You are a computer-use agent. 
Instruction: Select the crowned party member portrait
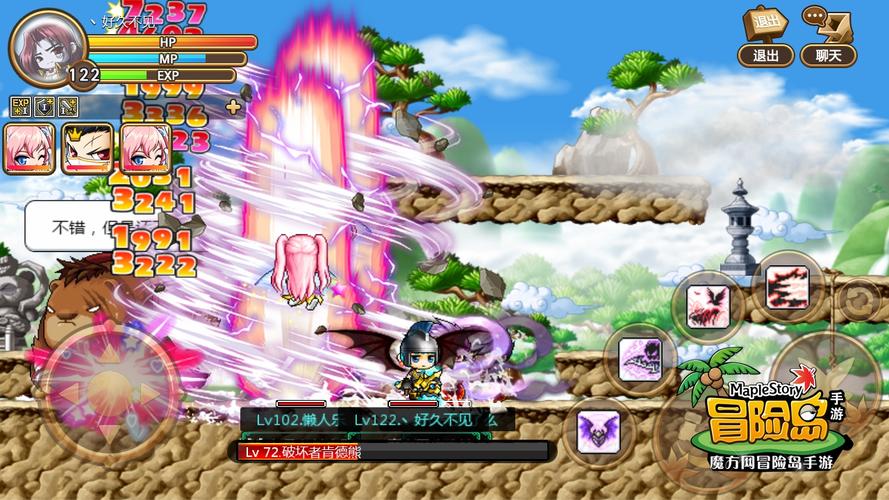(87, 149)
